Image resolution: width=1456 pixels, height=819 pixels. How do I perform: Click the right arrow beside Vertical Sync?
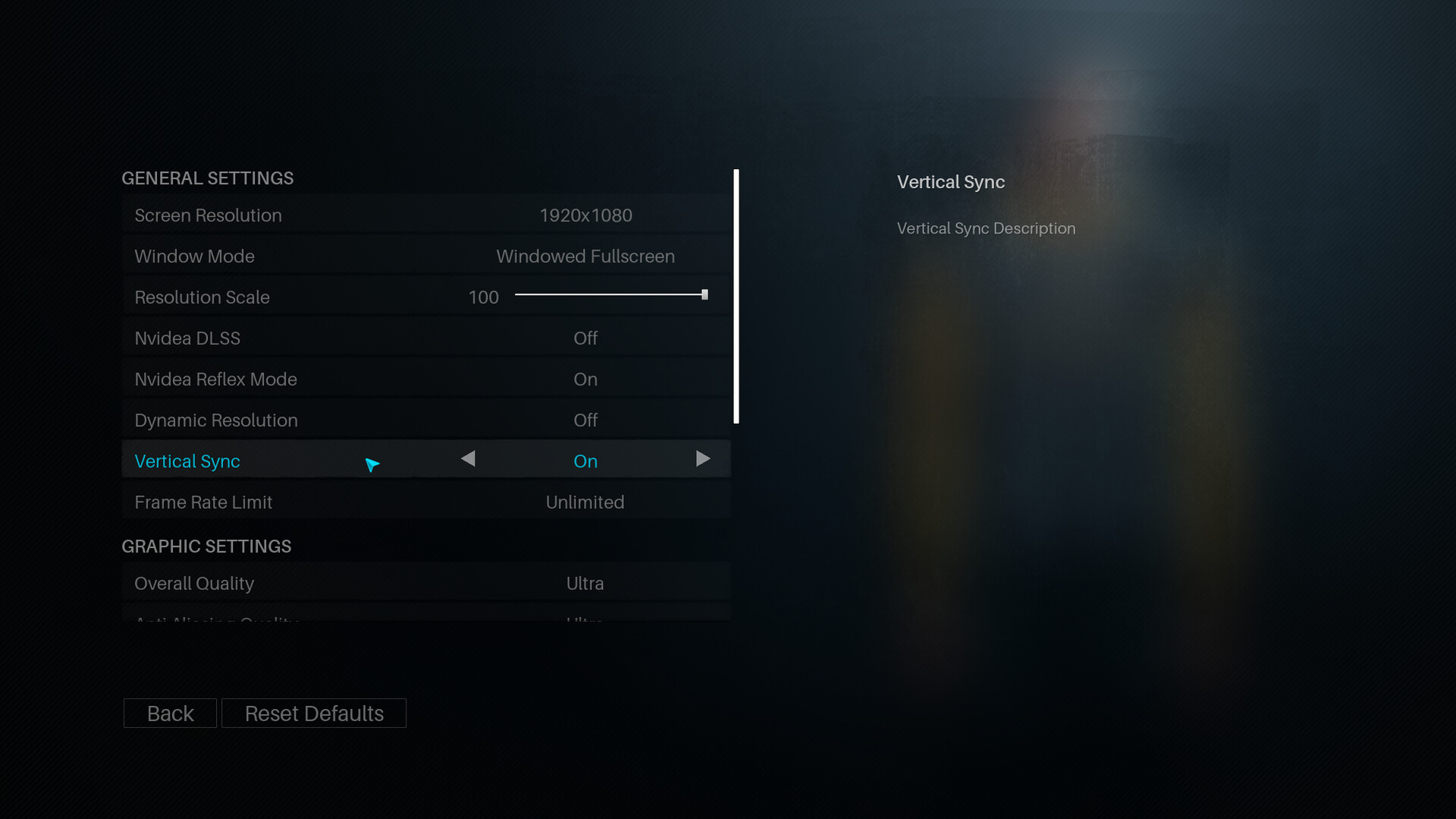click(x=704, y=459)
